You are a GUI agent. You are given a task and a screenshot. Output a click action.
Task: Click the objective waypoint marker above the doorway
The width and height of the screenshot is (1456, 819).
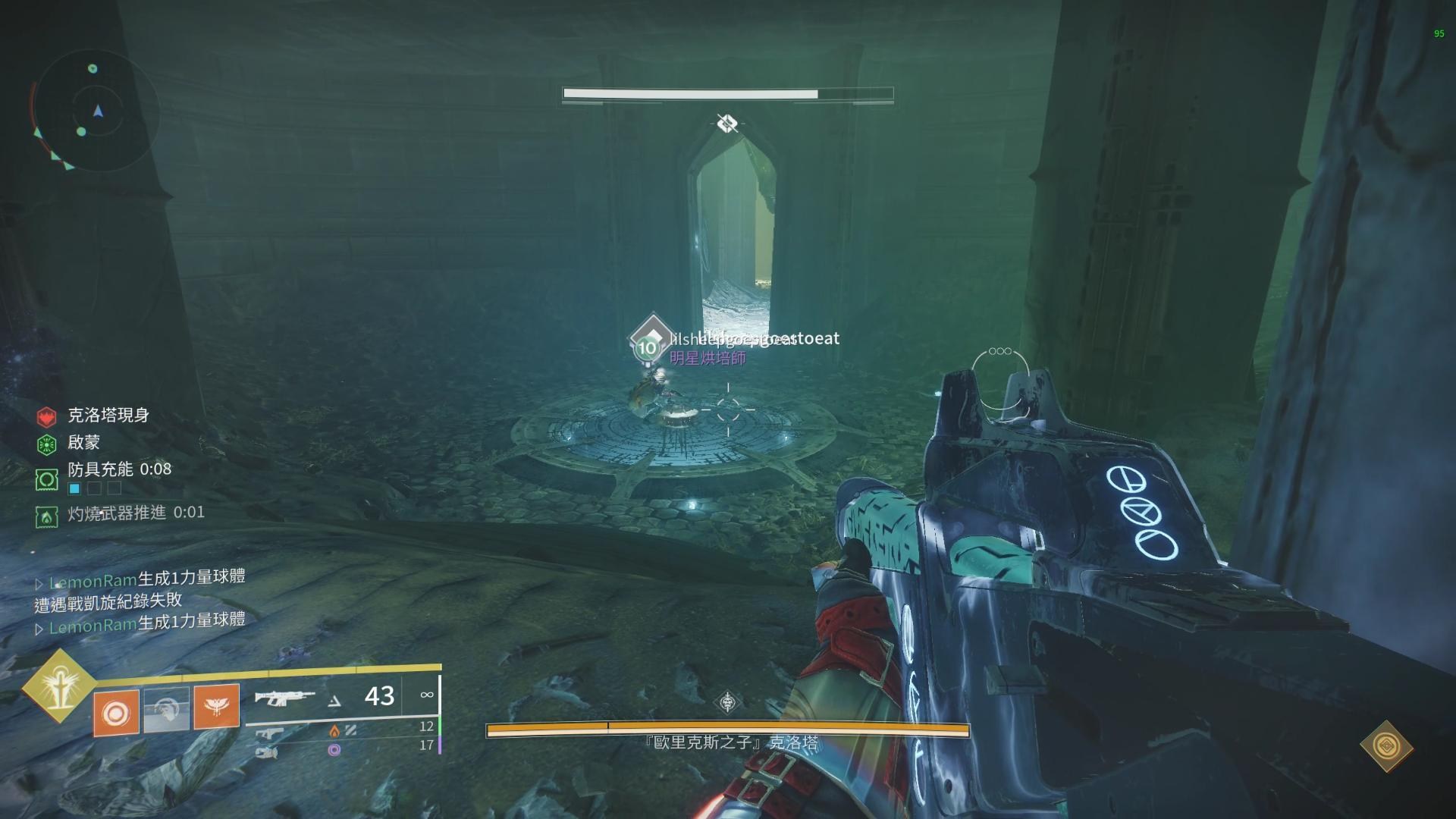pos(727,123)
